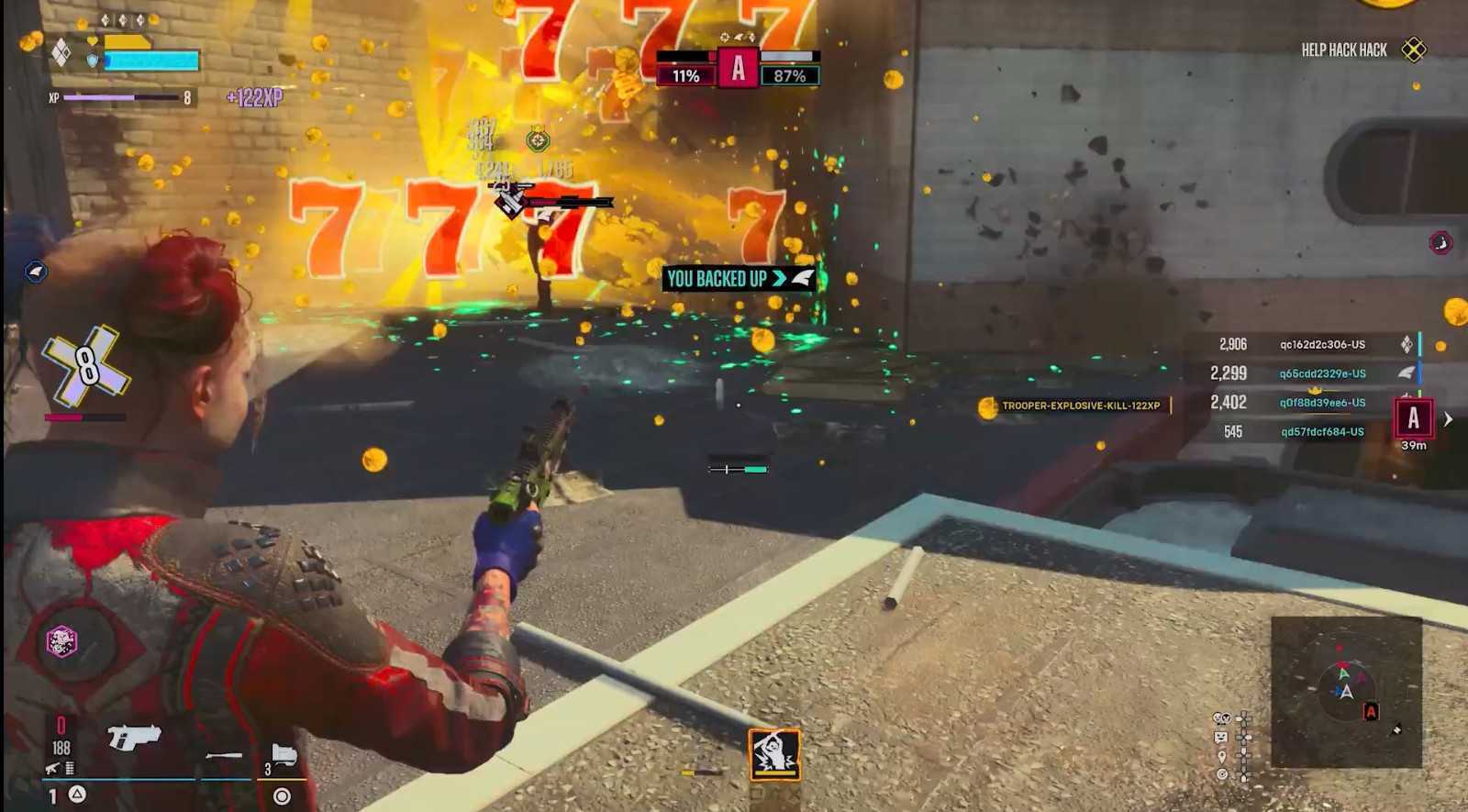Select scoreboard row qc162d2c306-US
Viewport: 1468px width, 812px height.
[1321, 344]
